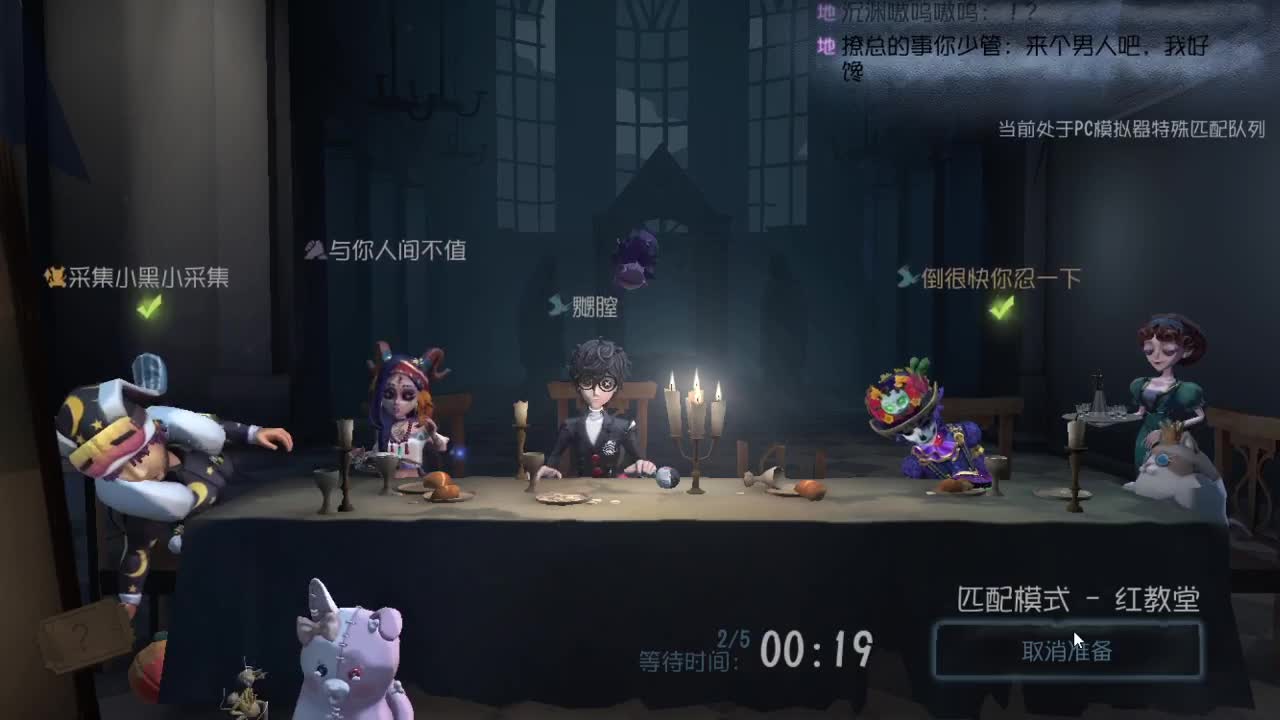Click the gray icon next to 与你人间不值

tap(313, 252)
